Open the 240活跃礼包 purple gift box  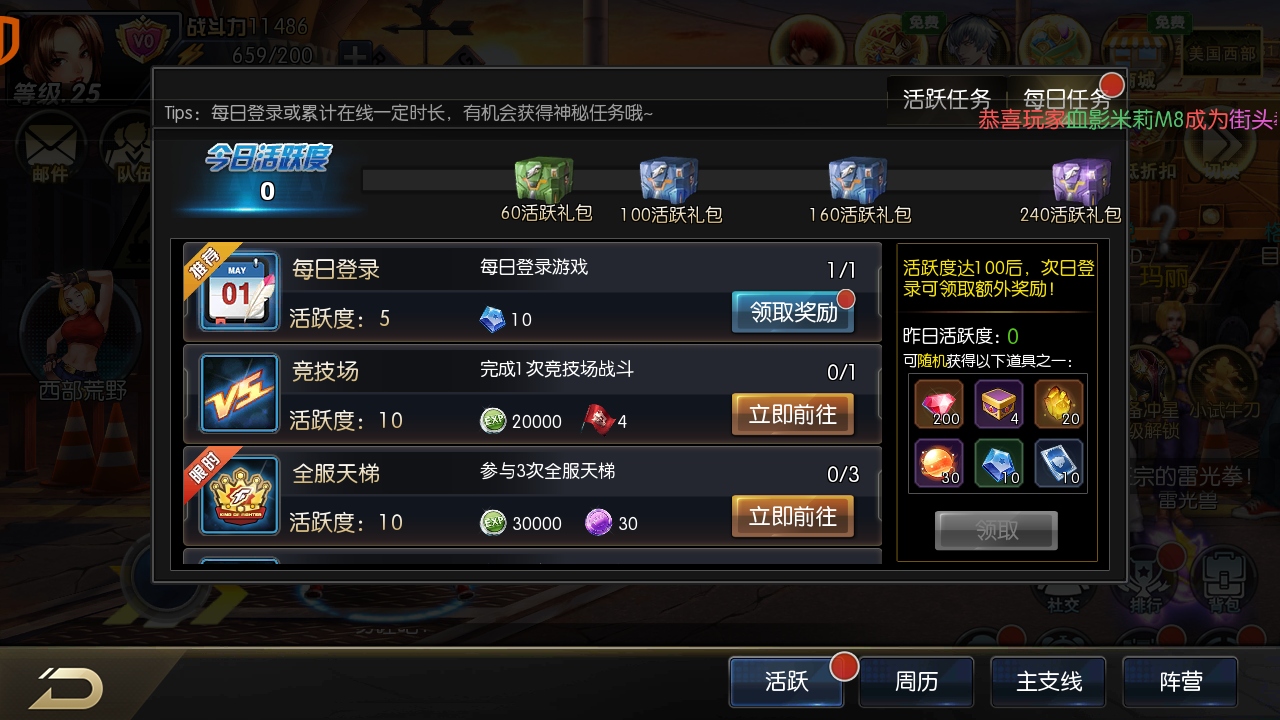click(x=1080, y=180)
